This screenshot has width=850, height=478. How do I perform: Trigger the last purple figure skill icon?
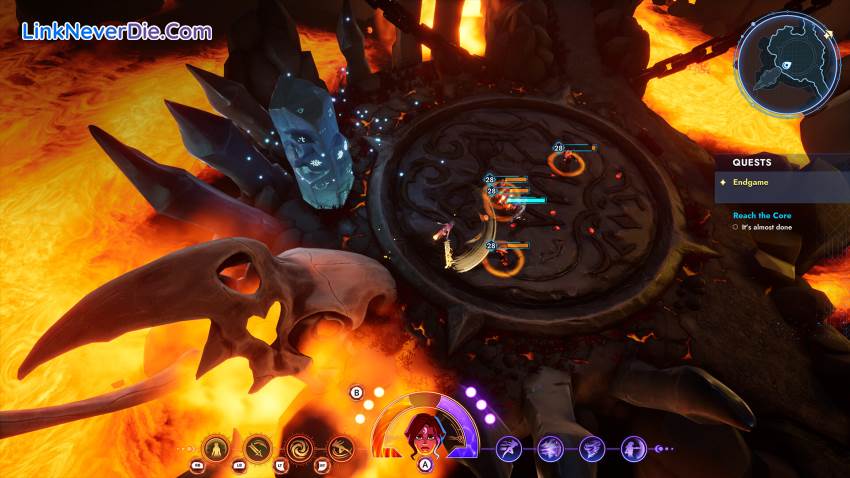coord(633,449)
